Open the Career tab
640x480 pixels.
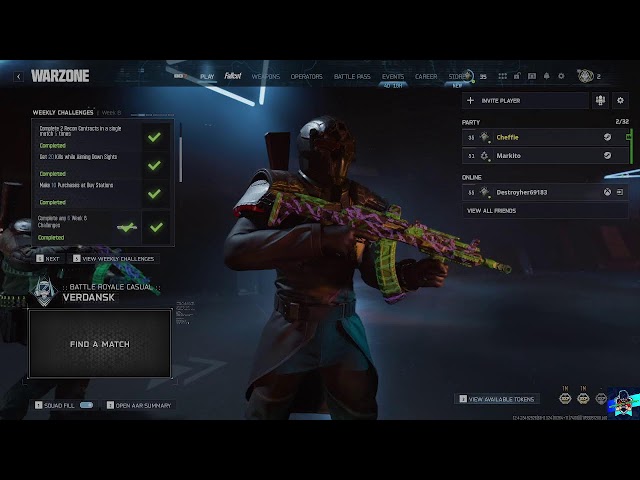pyautogui.click(x=426, y=76)
